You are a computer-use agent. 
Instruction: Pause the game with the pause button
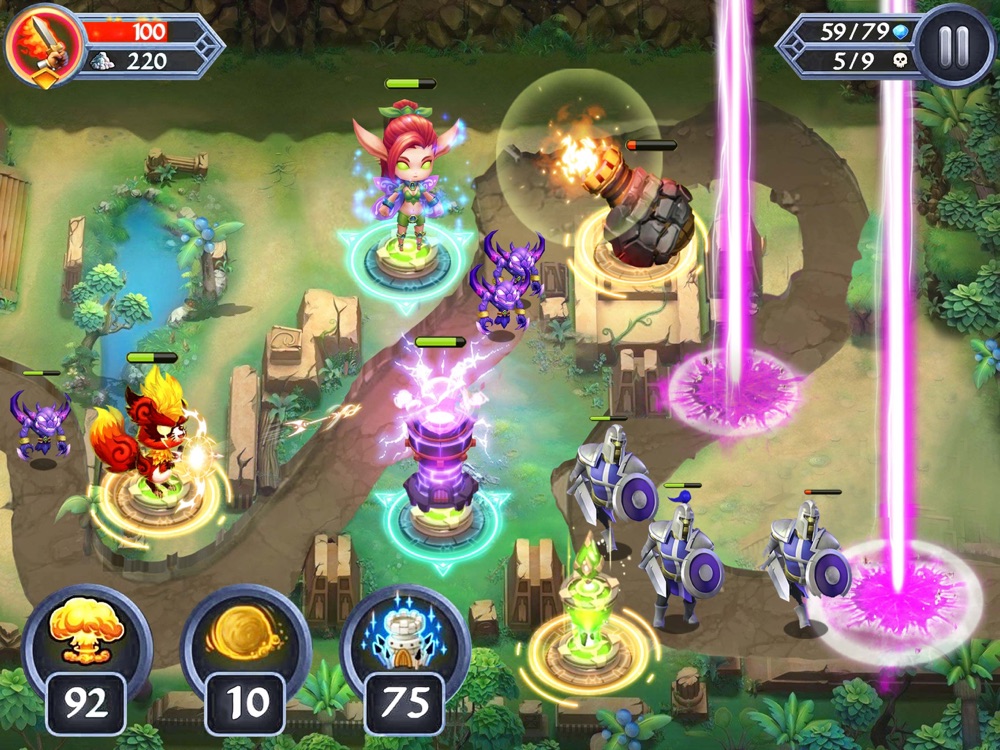(953, 45)
